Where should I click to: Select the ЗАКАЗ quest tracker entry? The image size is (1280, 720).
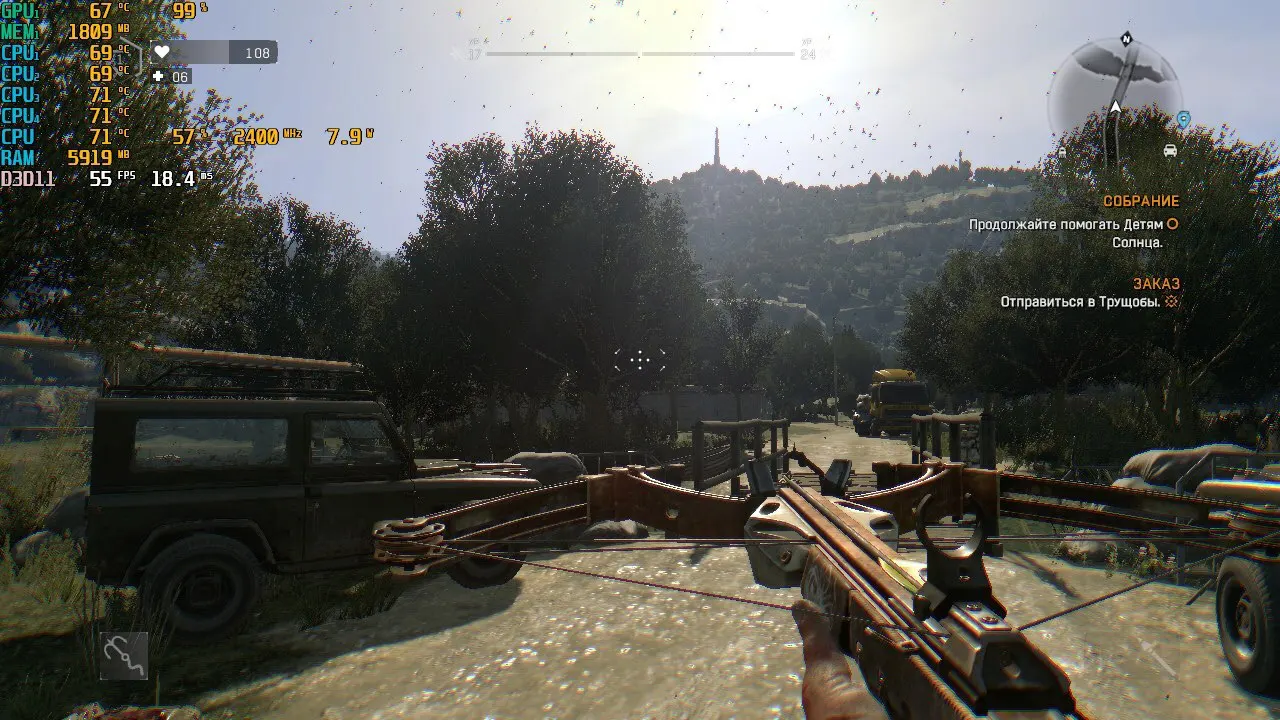[x=1156, y=284]
